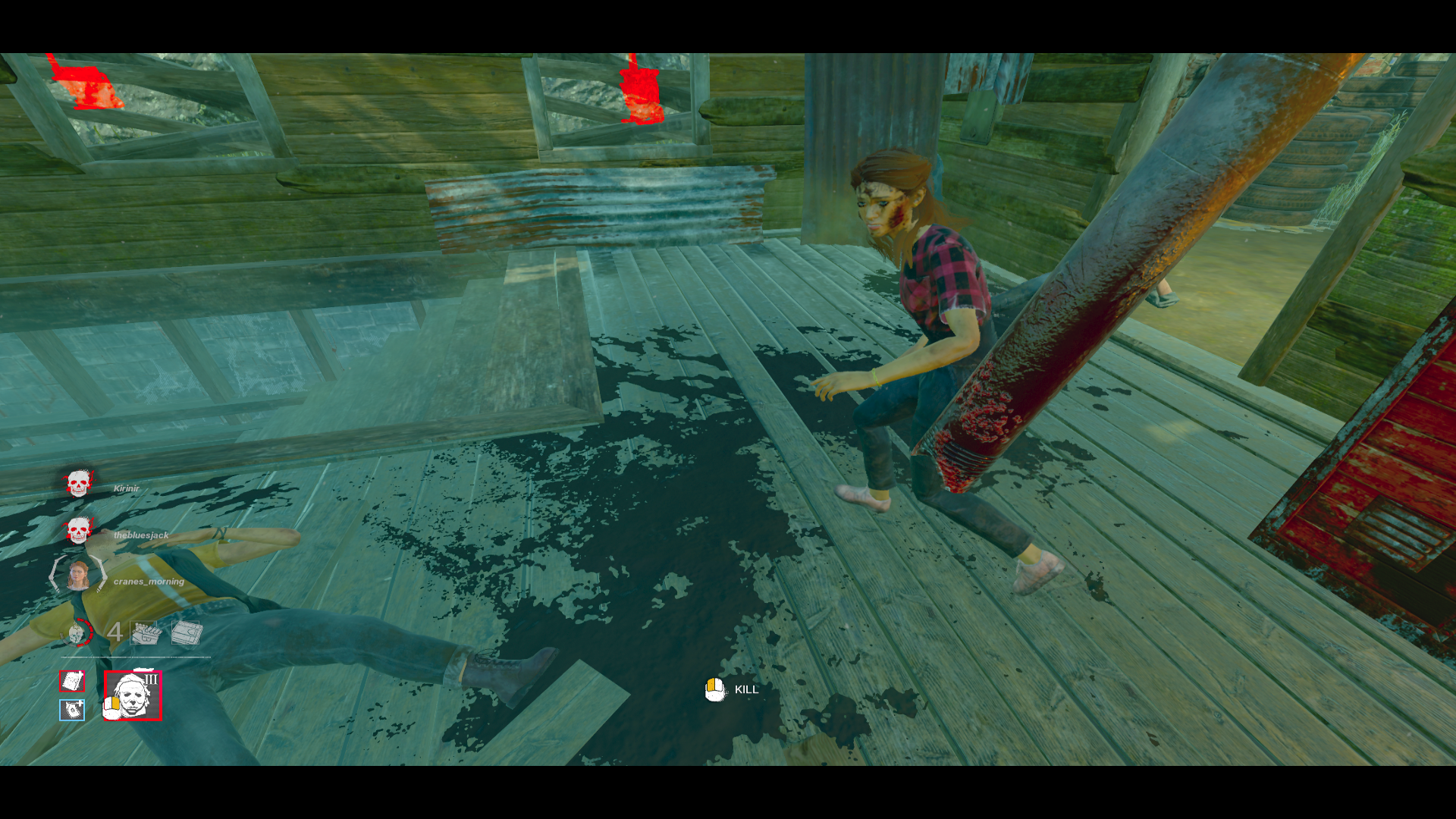1456x819 pixels.
Task: Click the first score event icon near hook counter
Action: tap(143, 632)
